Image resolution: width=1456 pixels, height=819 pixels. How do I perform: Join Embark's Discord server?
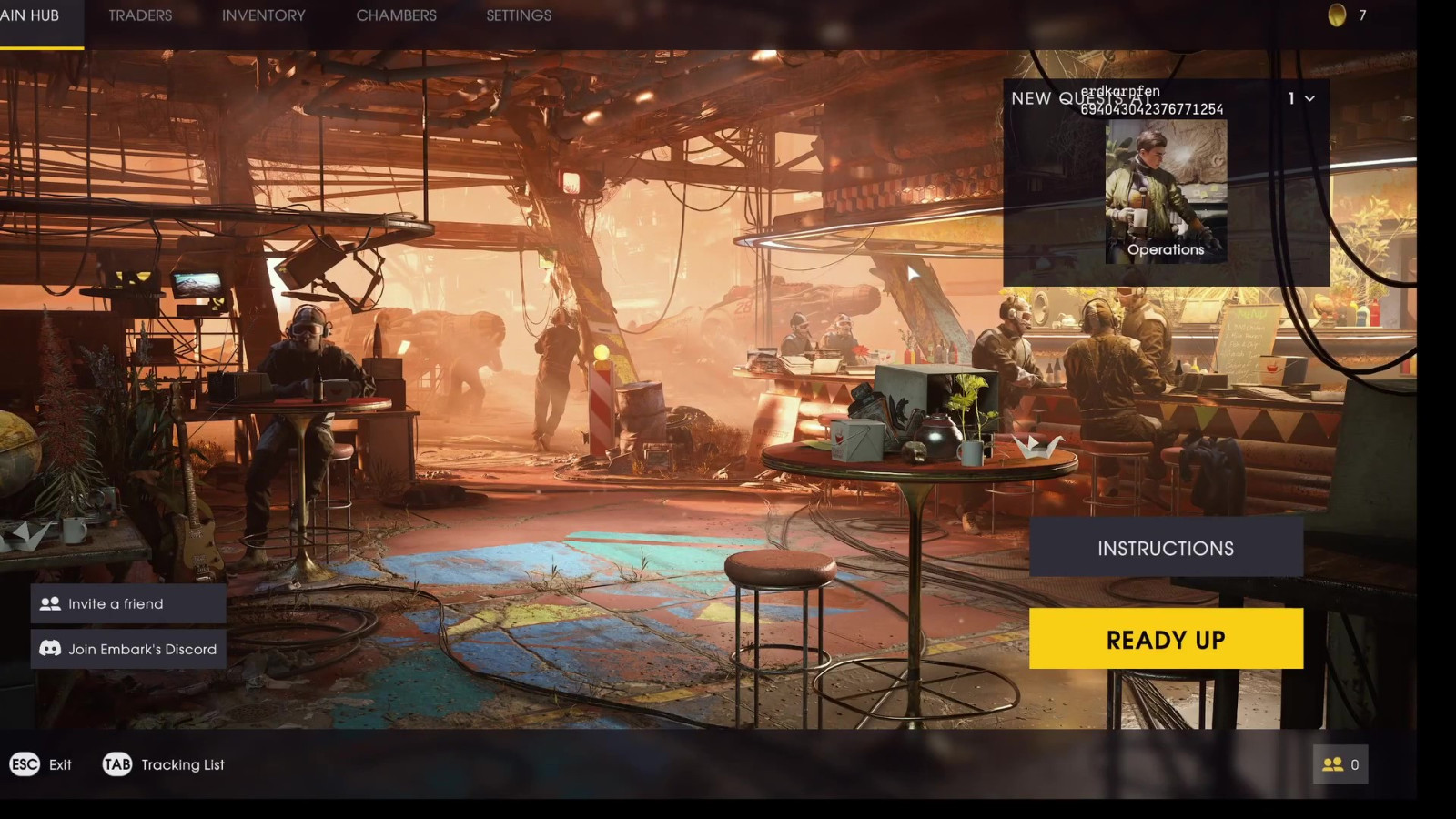click(128, 649)
